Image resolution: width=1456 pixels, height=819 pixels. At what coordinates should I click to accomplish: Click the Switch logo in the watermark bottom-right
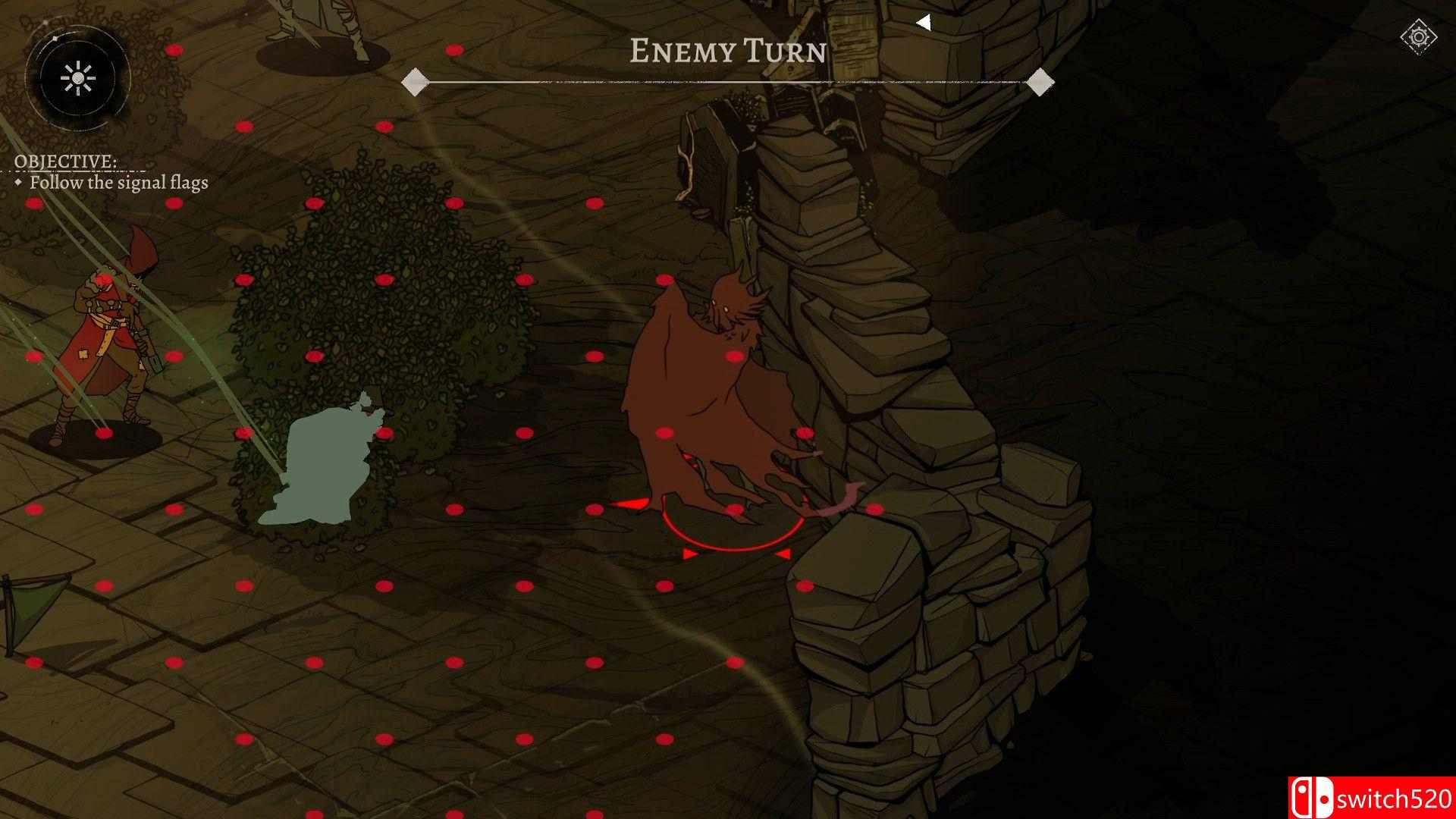coord(1313,795)
